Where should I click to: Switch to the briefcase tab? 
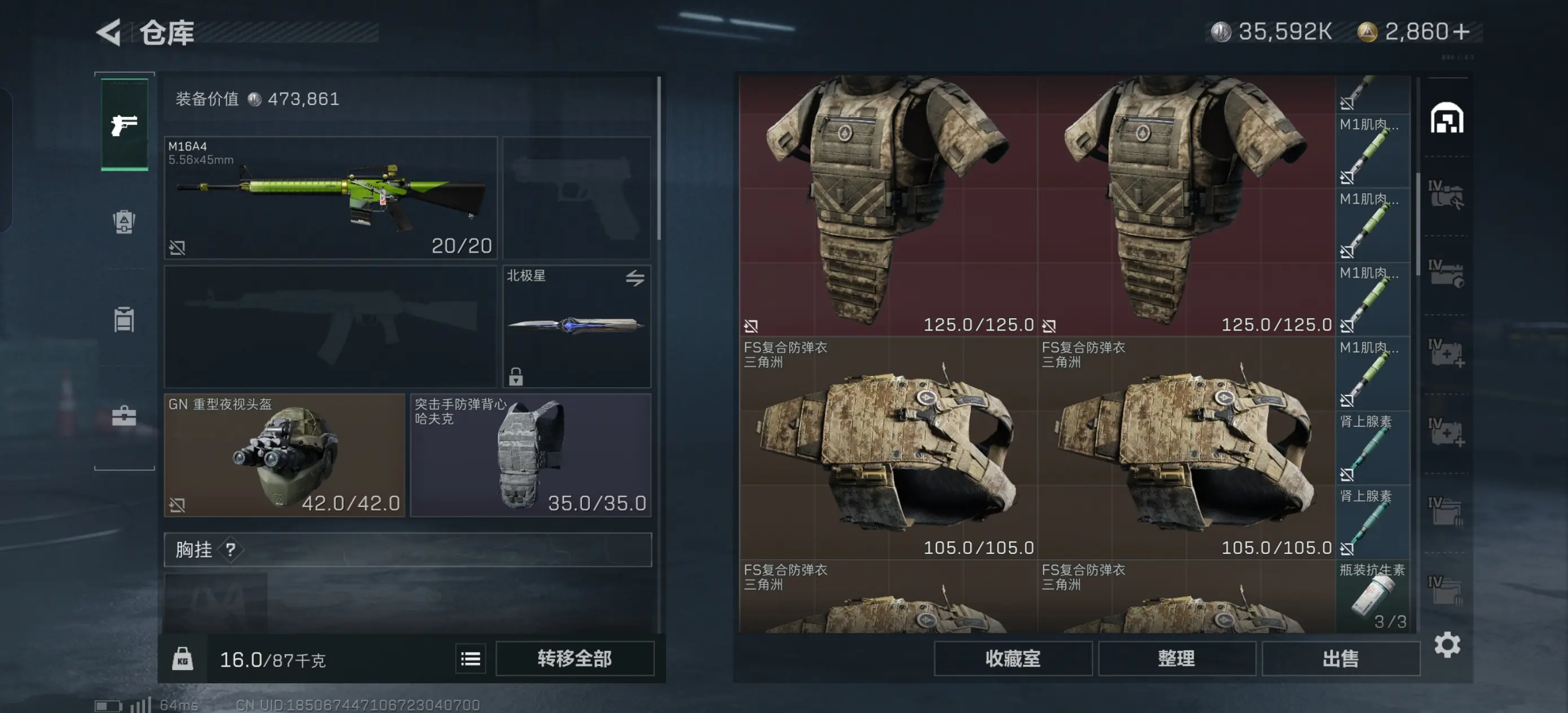(124, 416)
